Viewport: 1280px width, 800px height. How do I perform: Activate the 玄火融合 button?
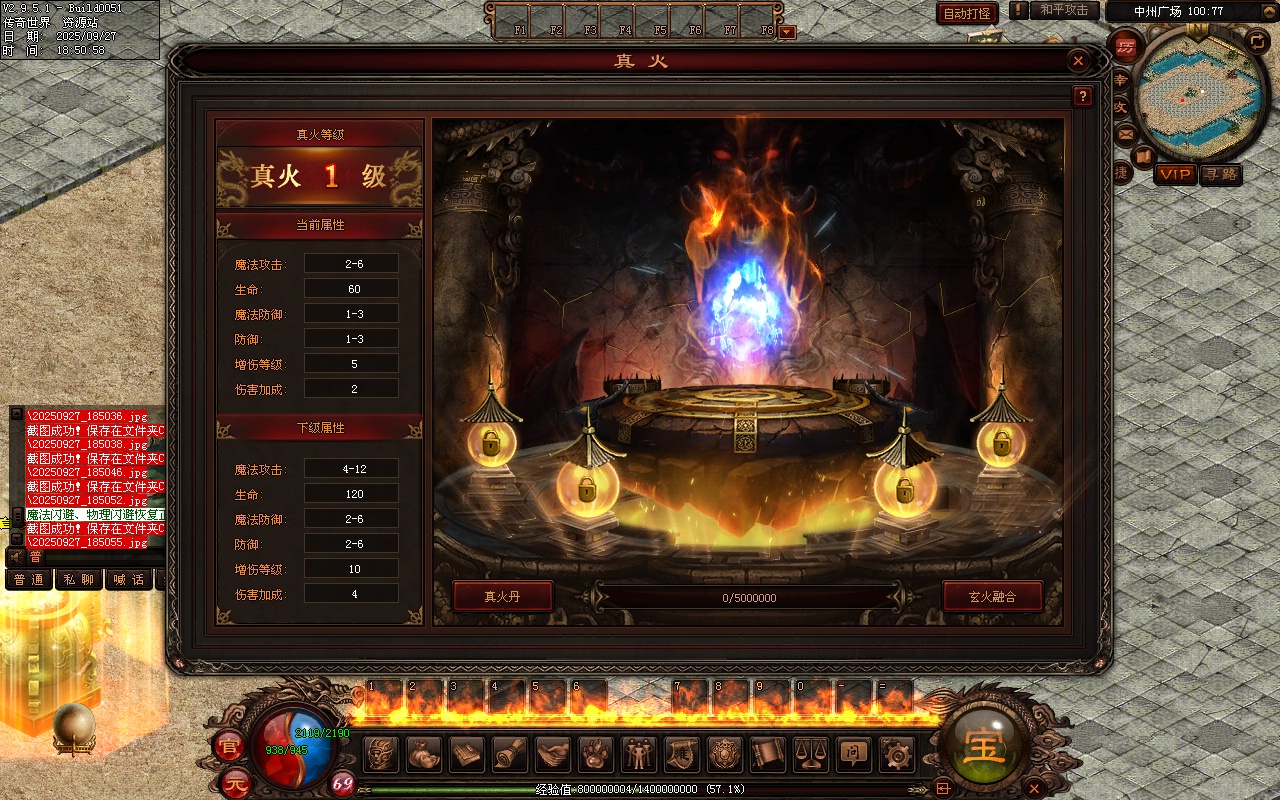[x=992, y=597]
